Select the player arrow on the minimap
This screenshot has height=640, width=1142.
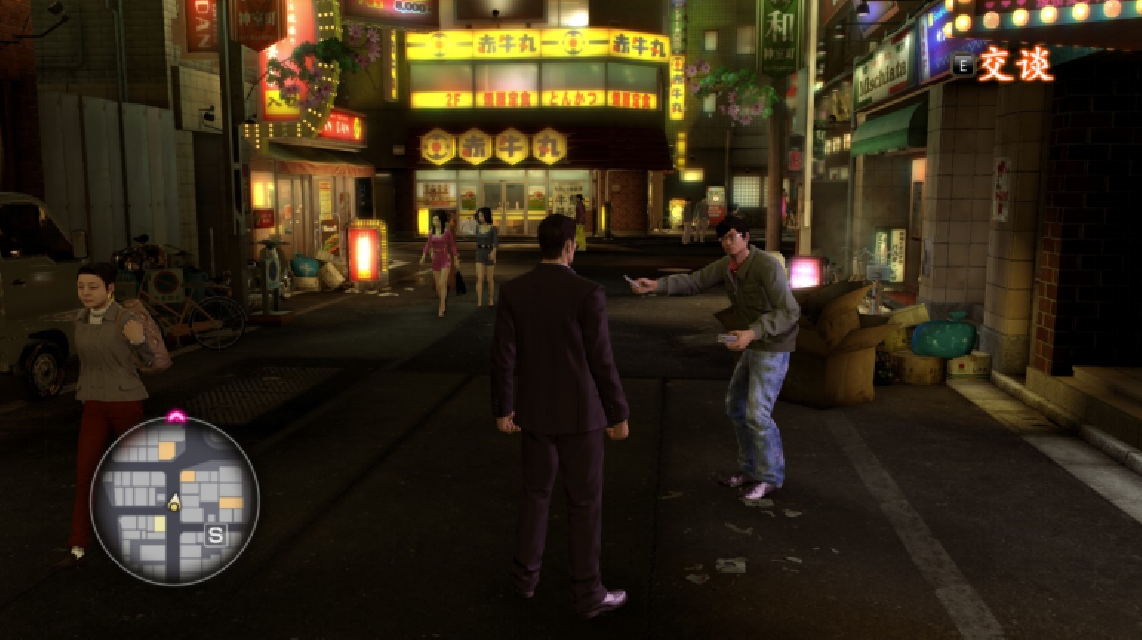pos(173,503)
